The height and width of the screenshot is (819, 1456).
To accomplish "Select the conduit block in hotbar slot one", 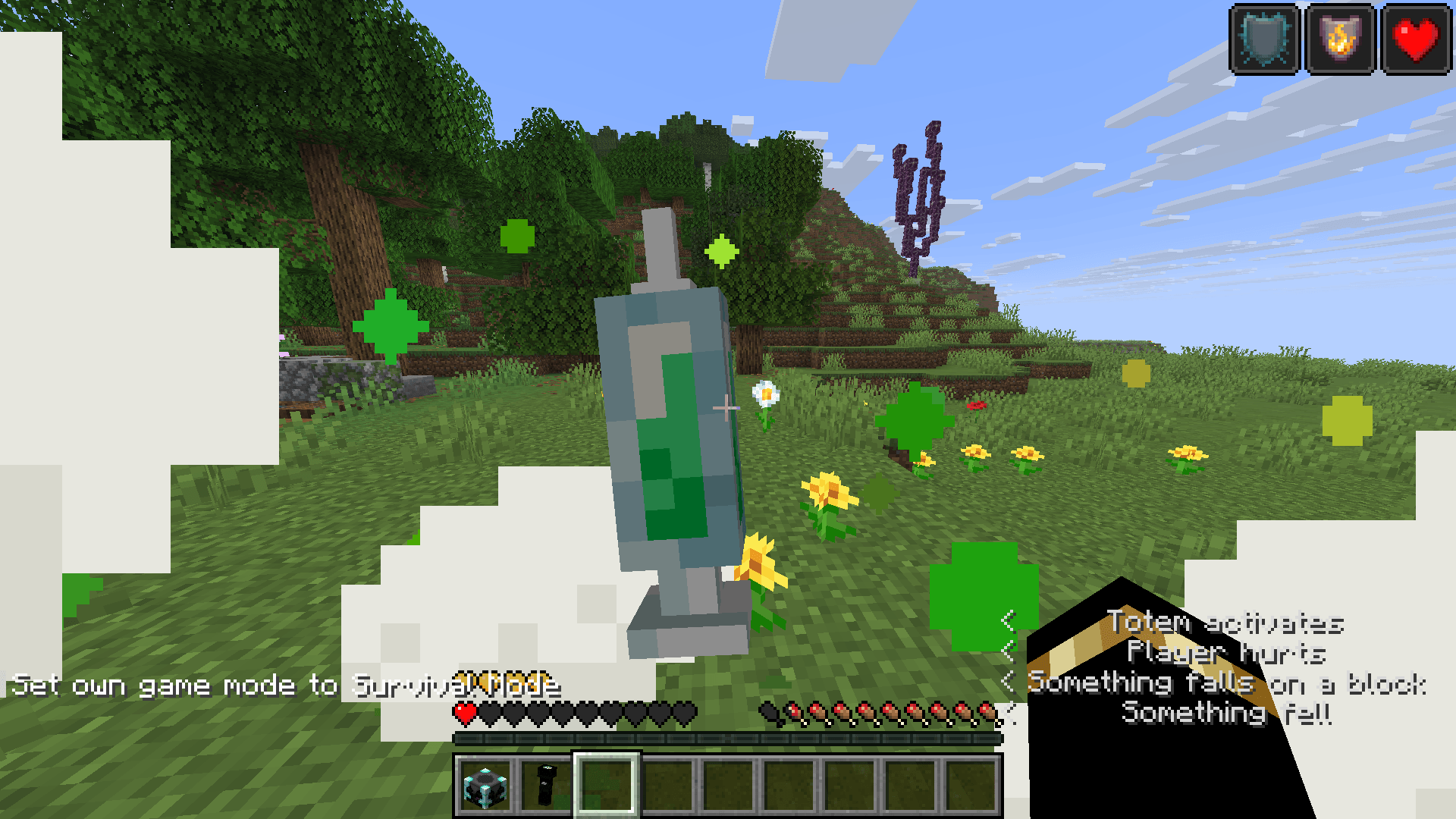I will click(x=485, y=786).
